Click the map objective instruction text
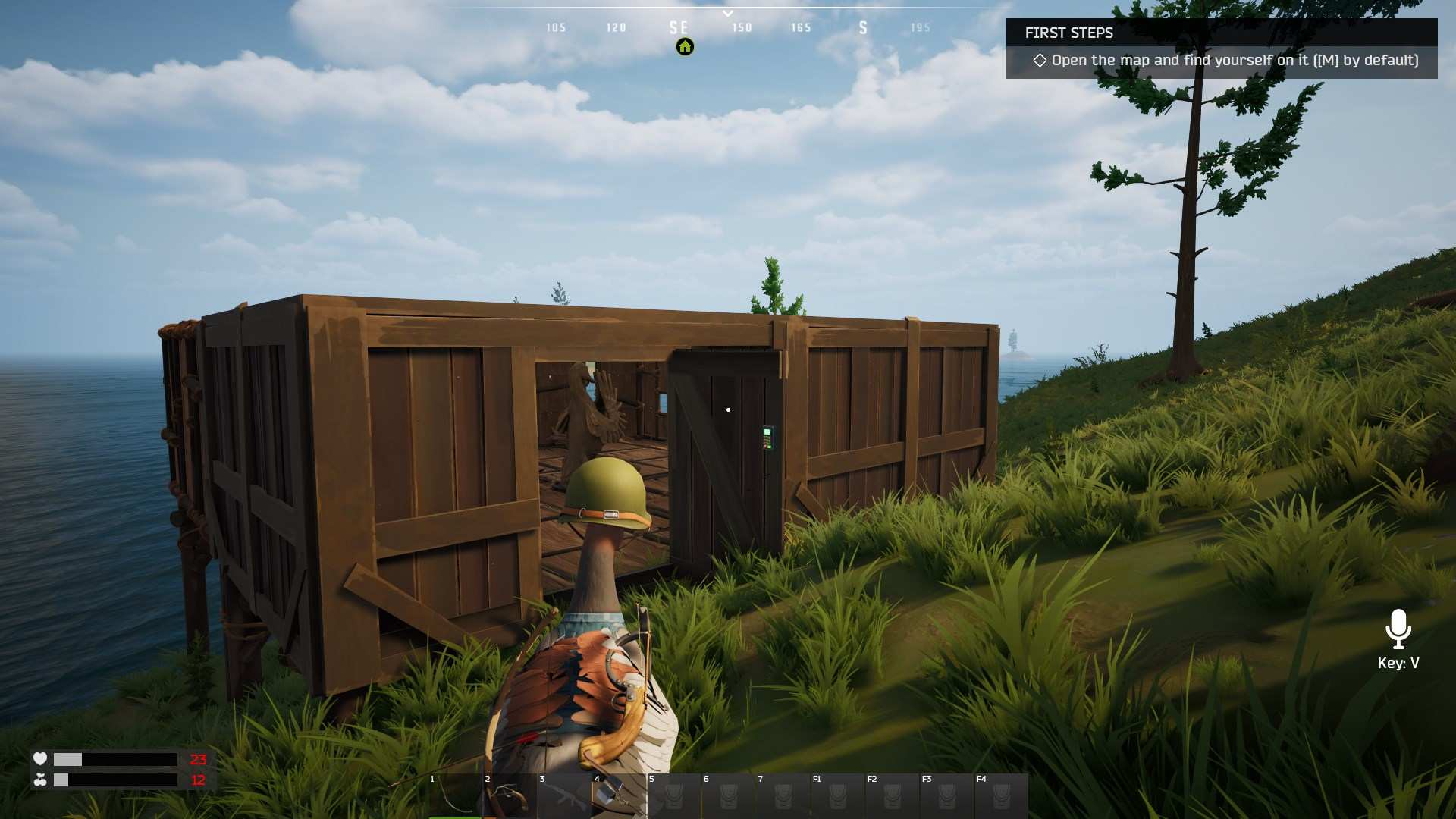1456x819 pixels. 1235,61
